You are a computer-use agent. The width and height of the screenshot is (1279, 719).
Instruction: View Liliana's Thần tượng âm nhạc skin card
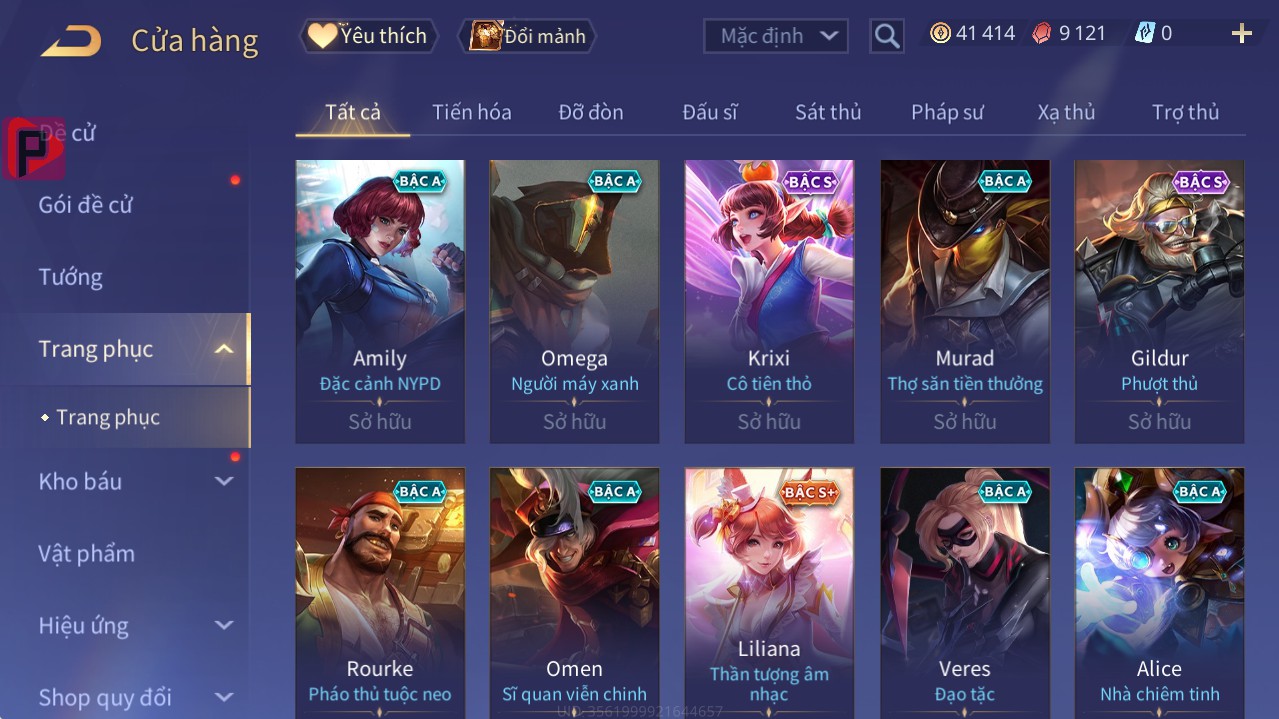coord(769,590)
